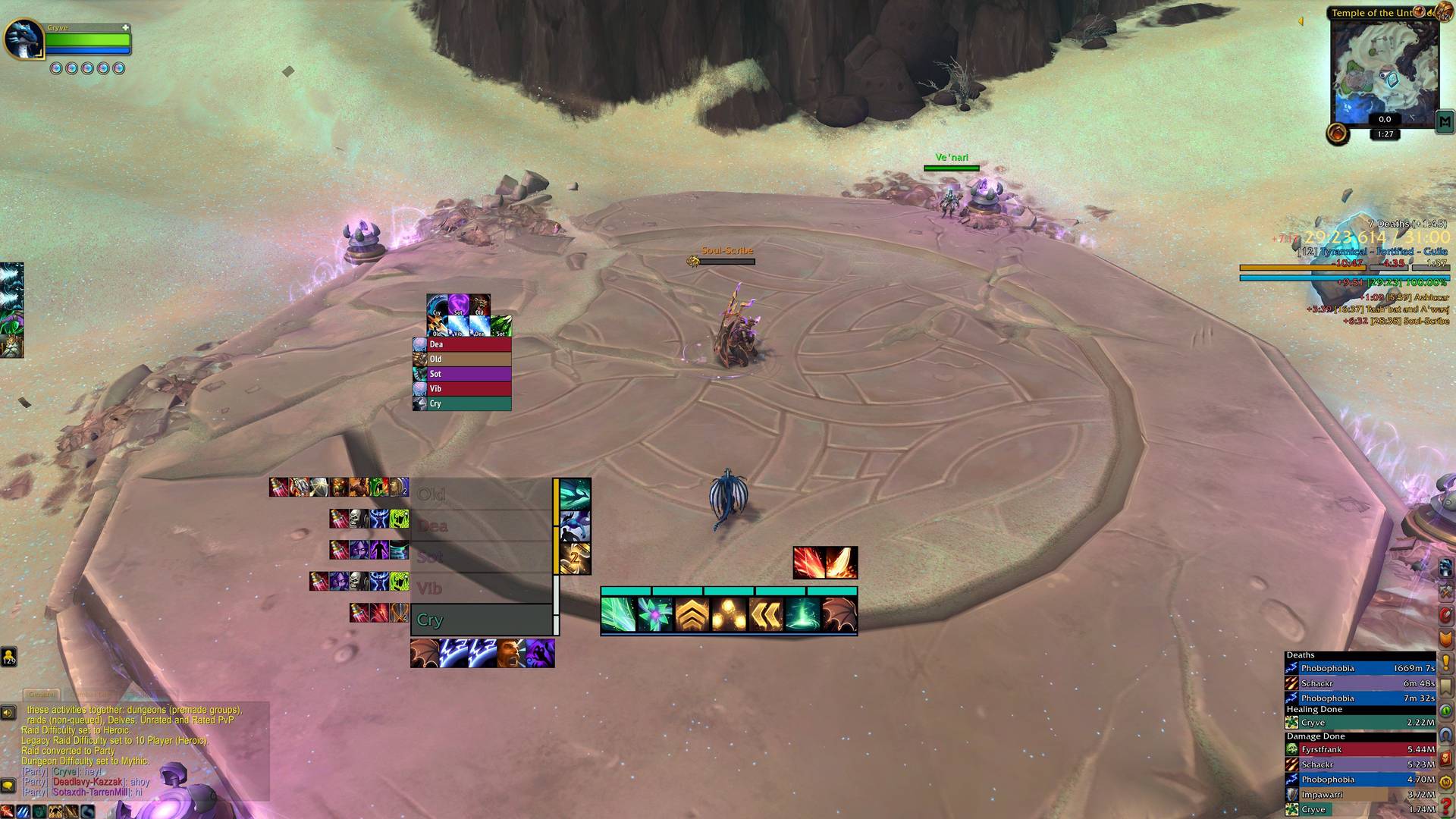Viewport: 1456px width, 819px height.
Task: Open the yellow exclamation quest log button
Action: tap(1446, 664)
